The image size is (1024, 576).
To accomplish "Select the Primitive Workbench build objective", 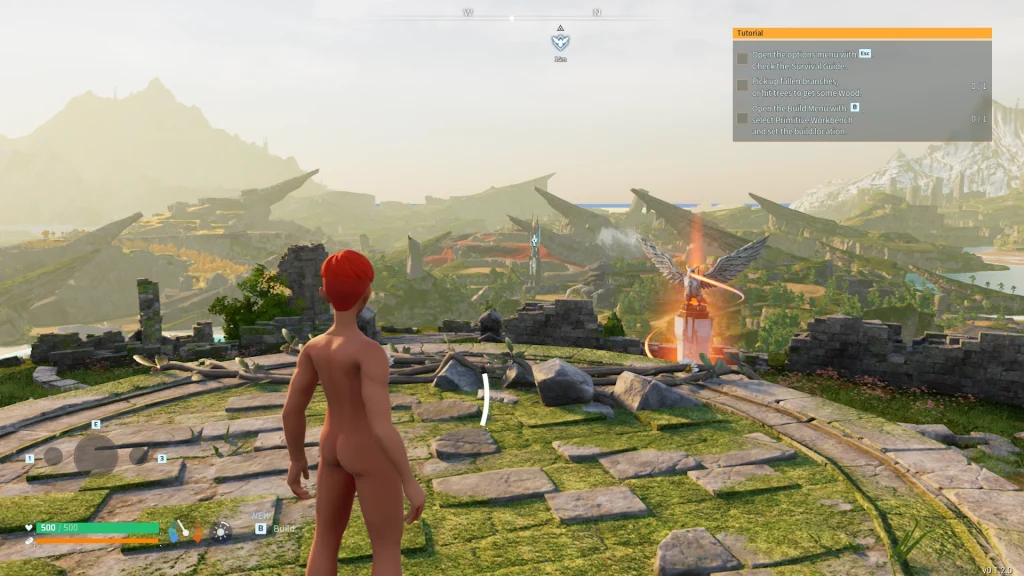I will (x=803, y=119).
